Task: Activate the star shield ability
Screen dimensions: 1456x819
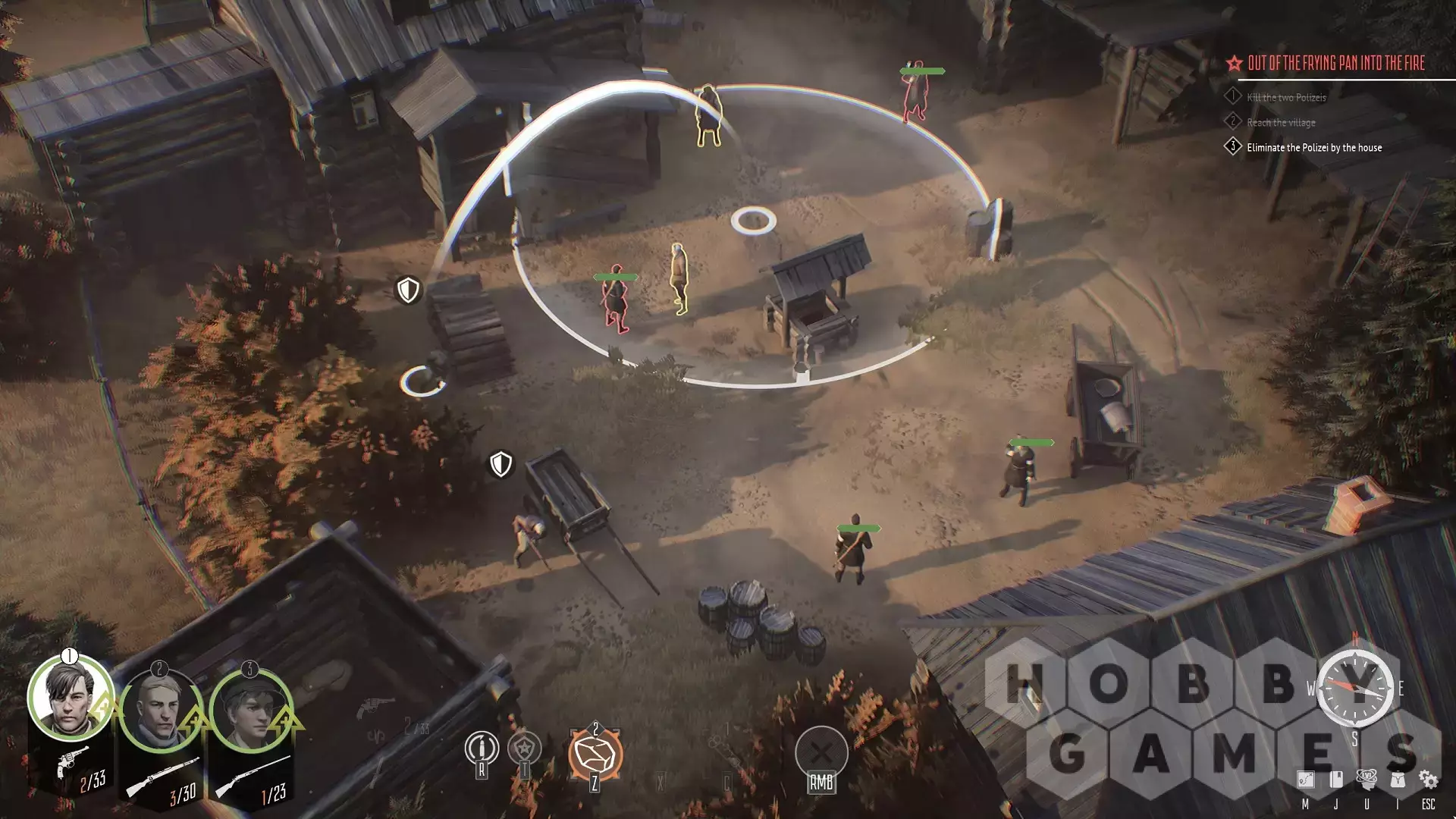Action: point(524,748)
